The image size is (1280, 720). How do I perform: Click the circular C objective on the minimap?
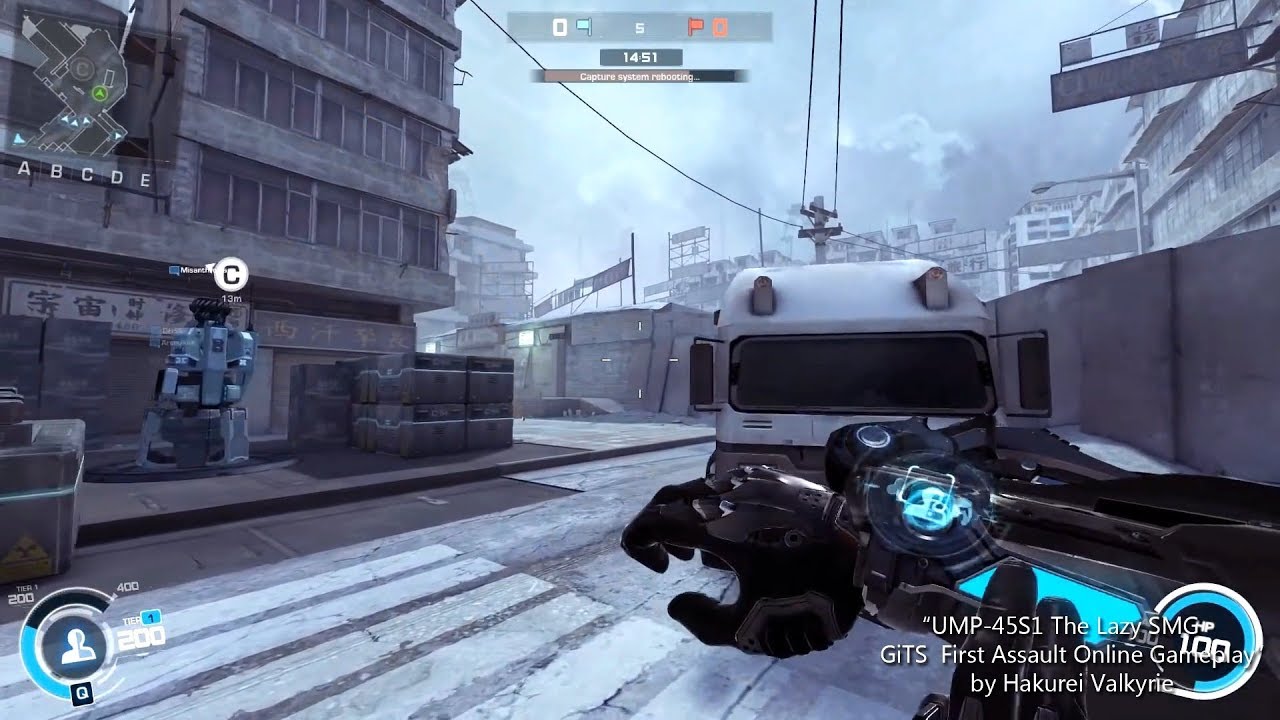click(x=81, y=68)
